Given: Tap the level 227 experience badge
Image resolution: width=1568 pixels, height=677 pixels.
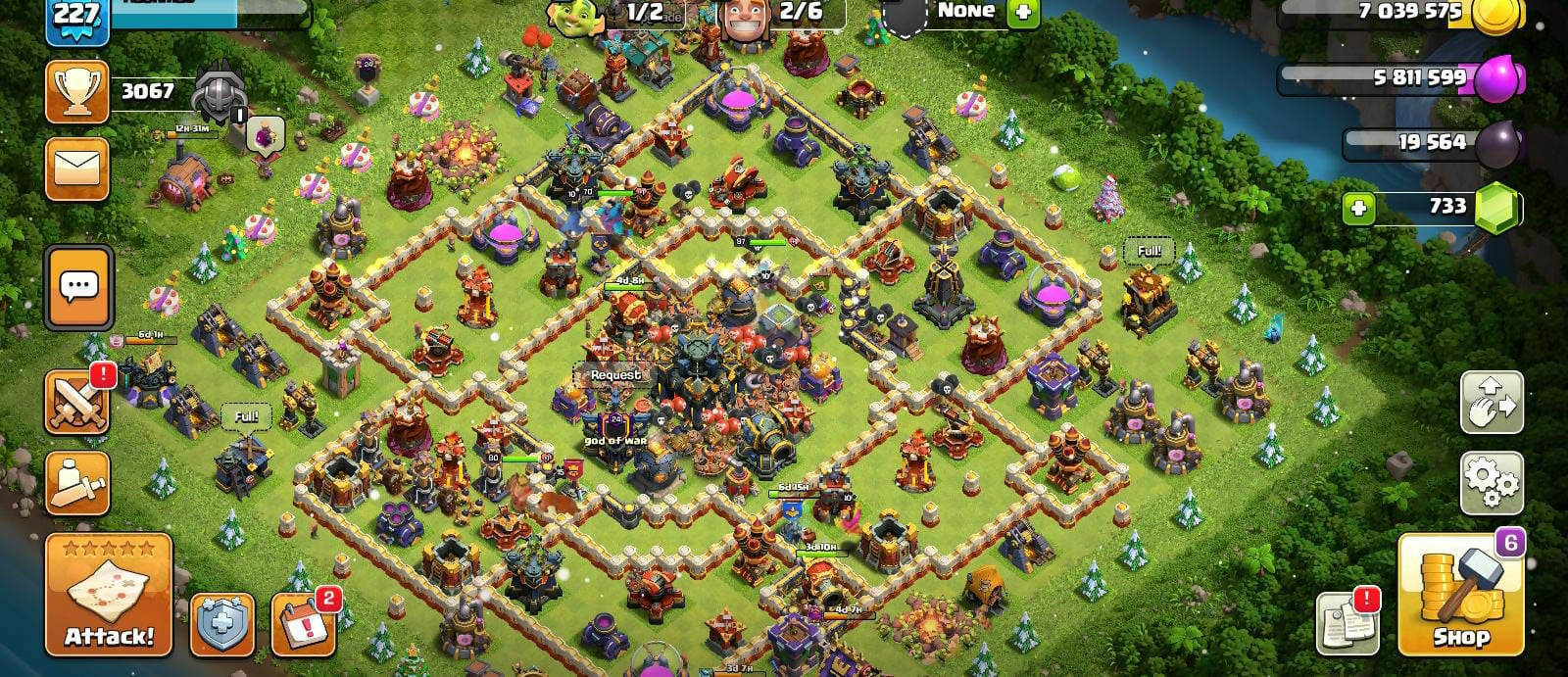Looking at the screenshot, I should tap(75, 16).
